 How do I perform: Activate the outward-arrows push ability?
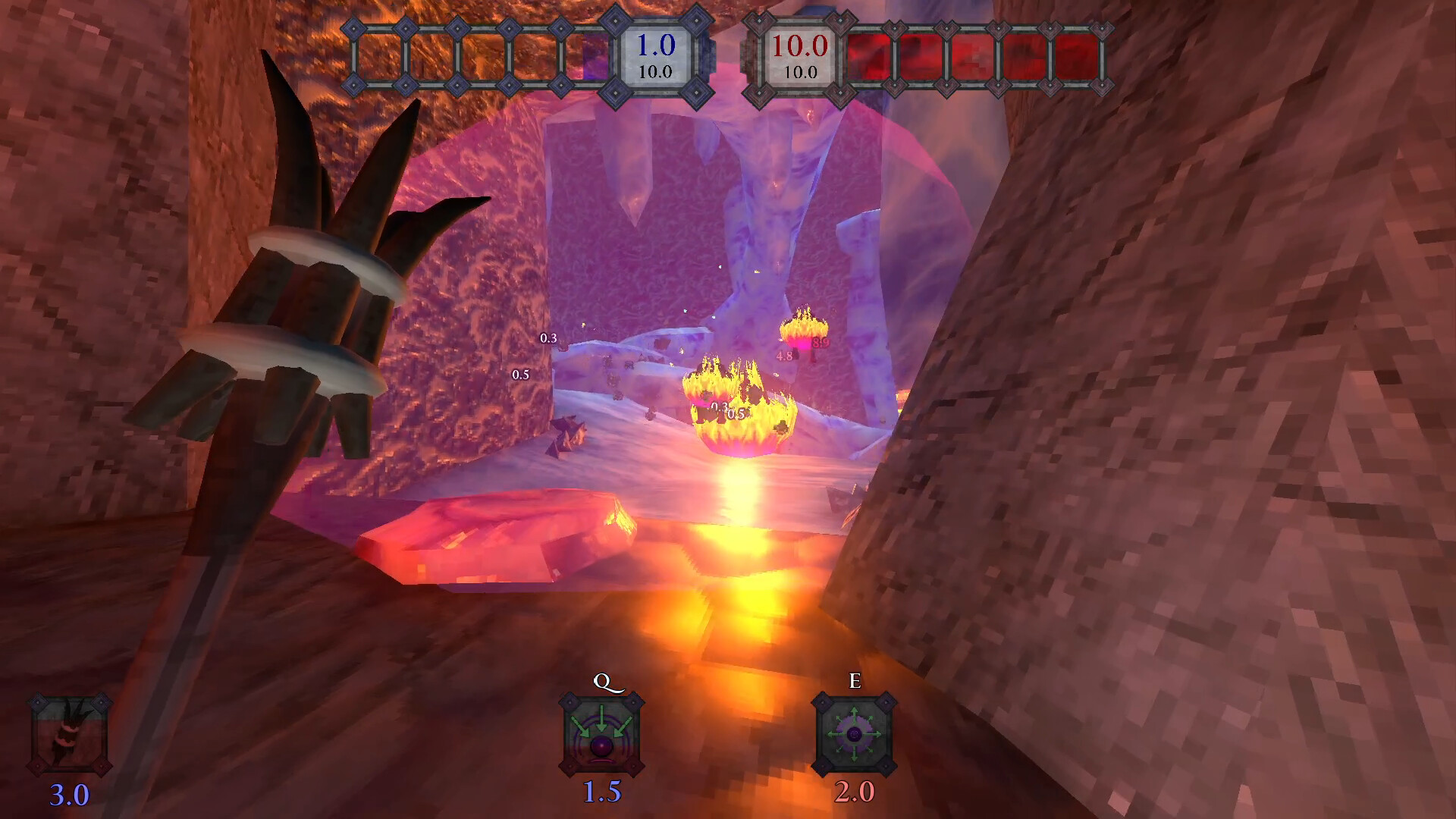coord(854,734)
